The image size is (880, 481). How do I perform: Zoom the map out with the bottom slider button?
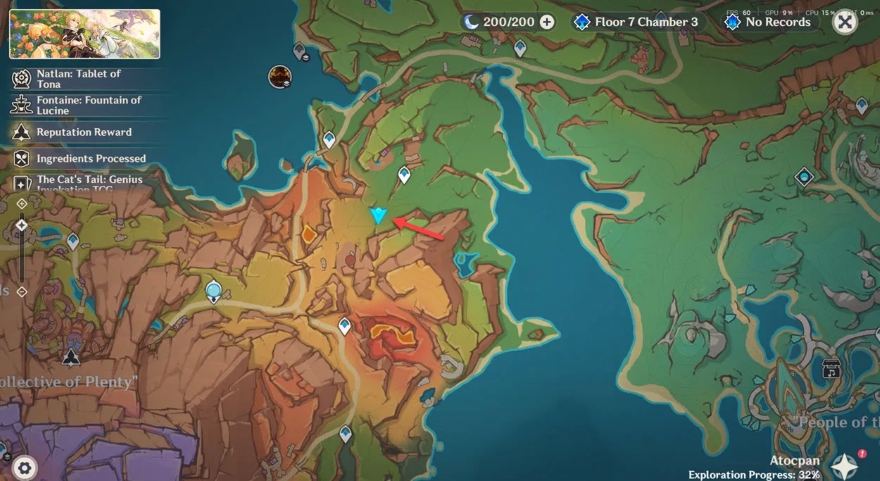[x=22, y=292]
